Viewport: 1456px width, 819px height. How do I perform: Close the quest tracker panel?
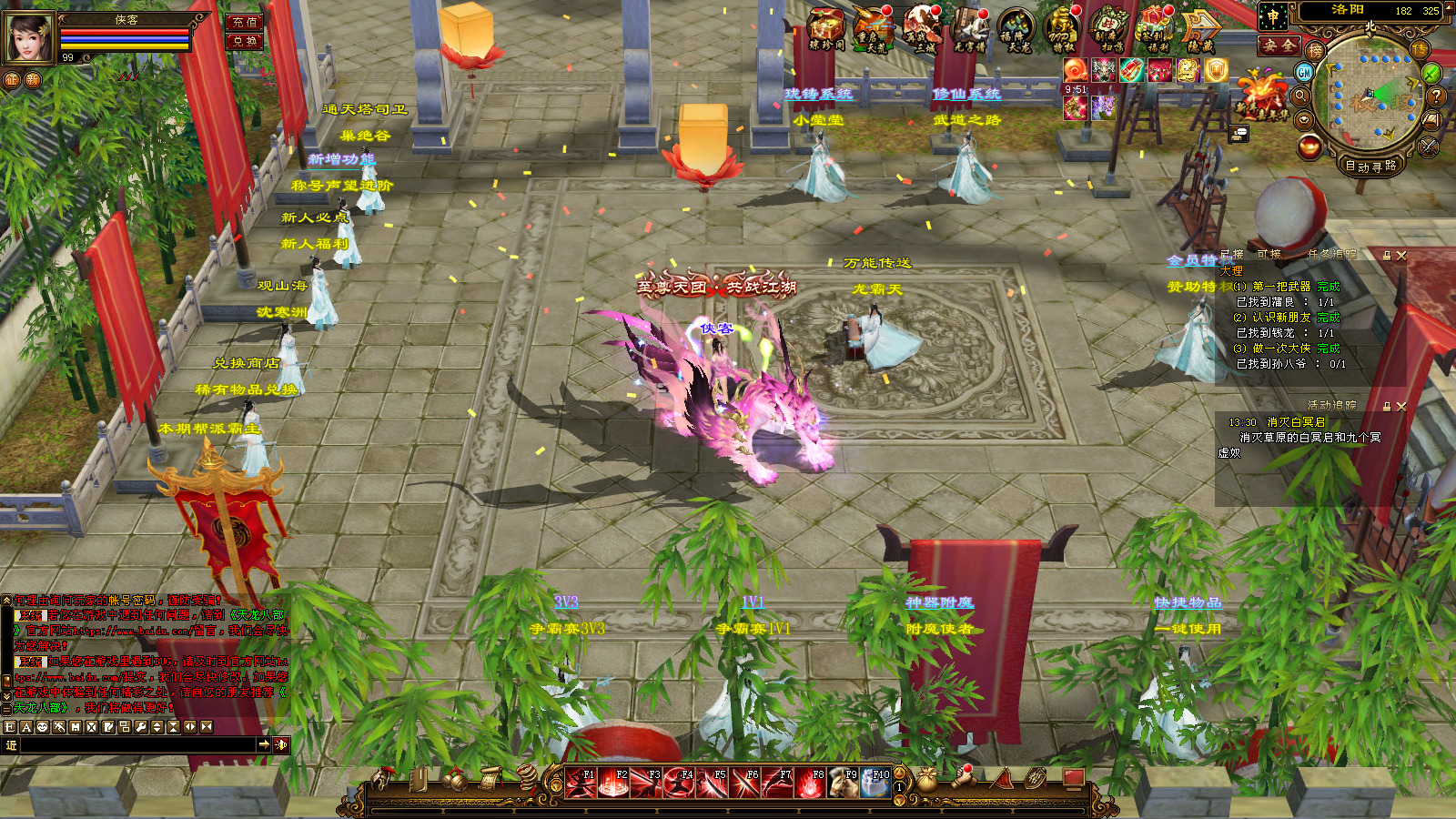(x=1401, y=256)
